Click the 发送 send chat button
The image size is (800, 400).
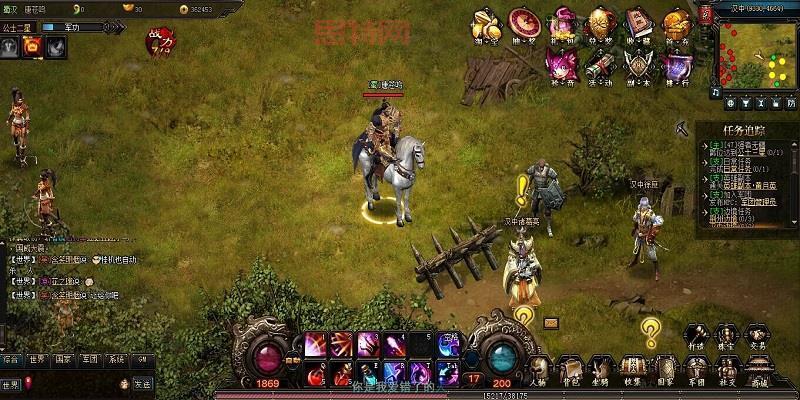tap(143, 384)
